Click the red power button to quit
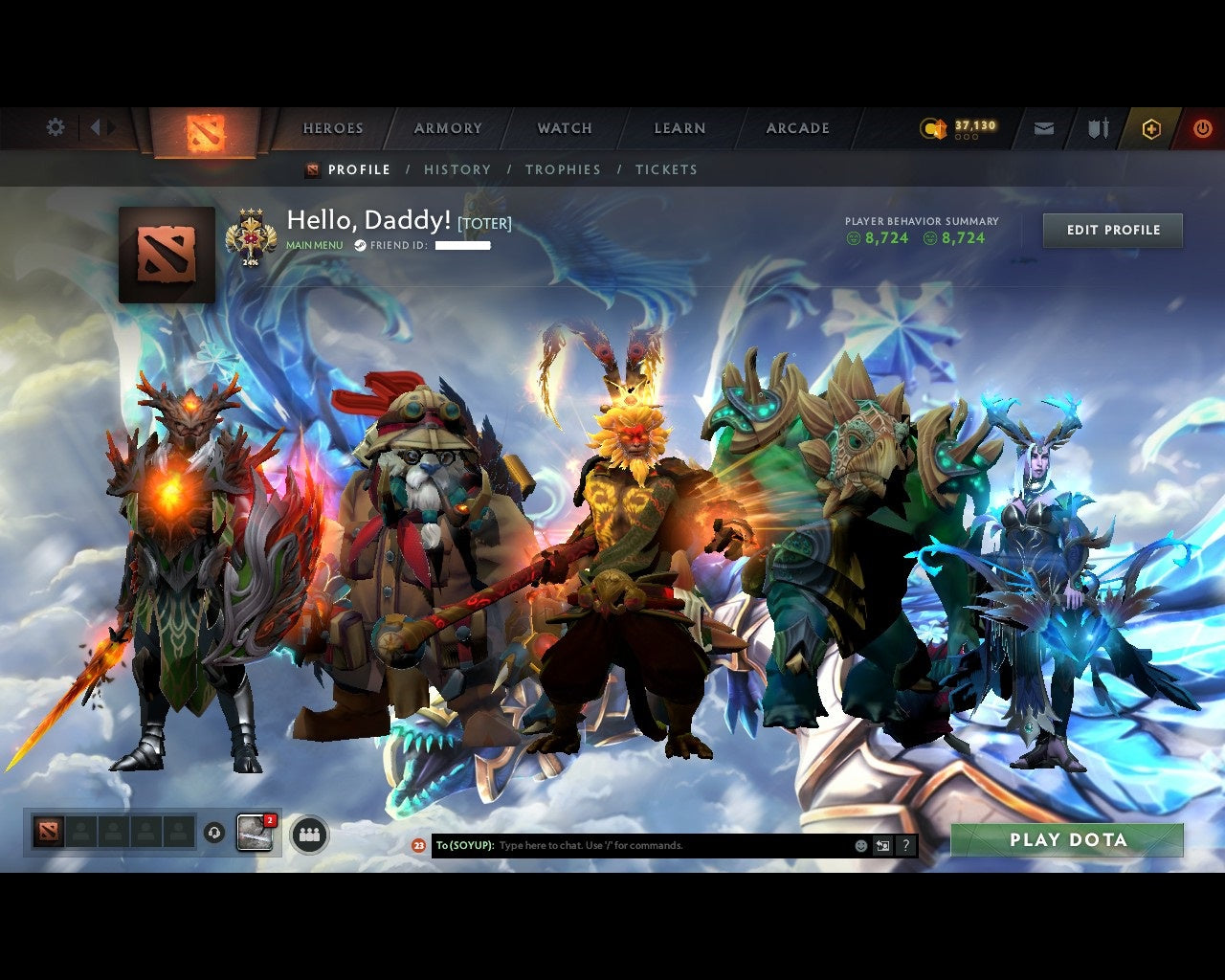The height and width of the screenshot is (980, 1225). (x=1202, y=128)
